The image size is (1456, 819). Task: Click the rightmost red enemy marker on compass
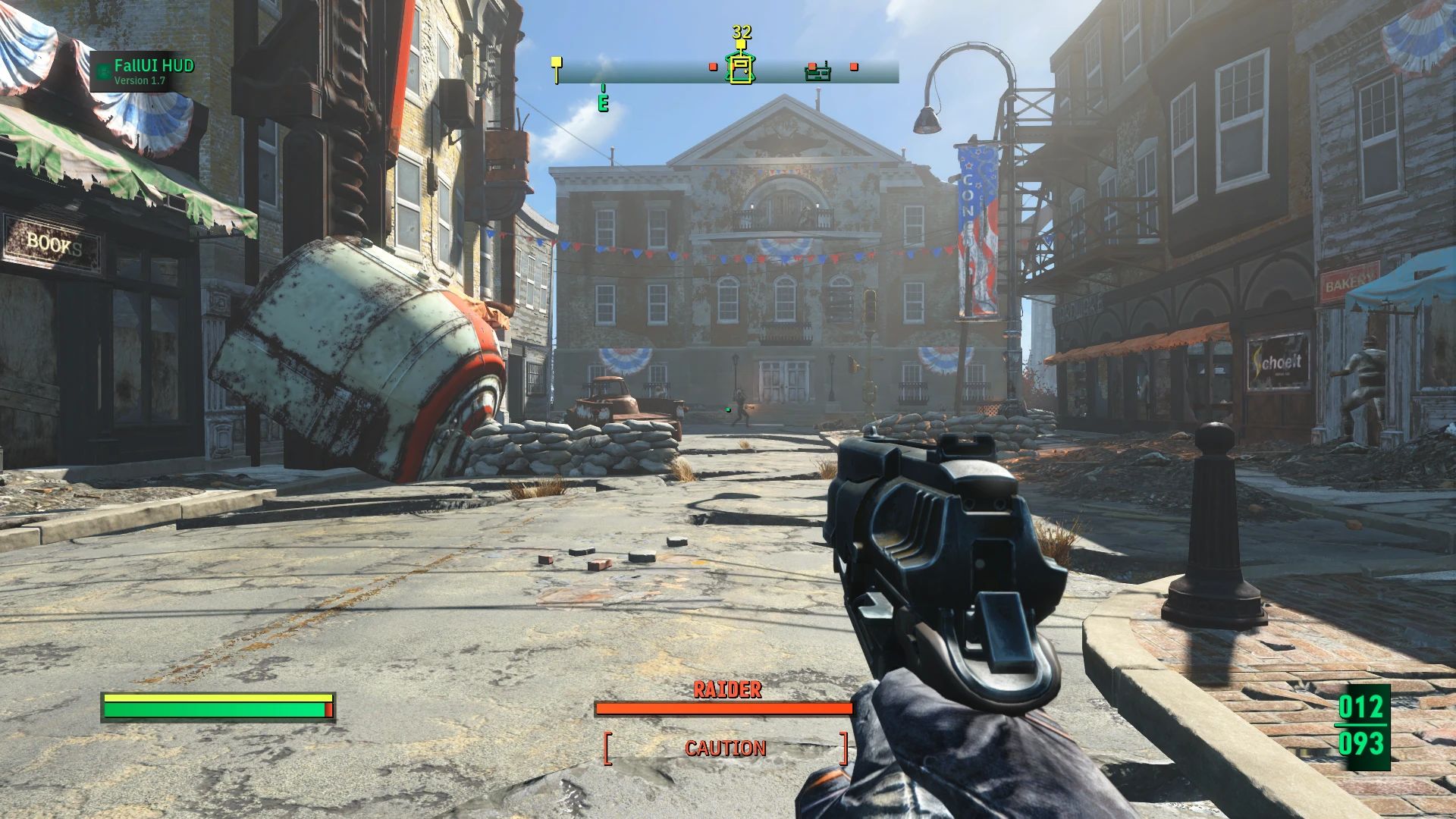[x=854, y=66]
